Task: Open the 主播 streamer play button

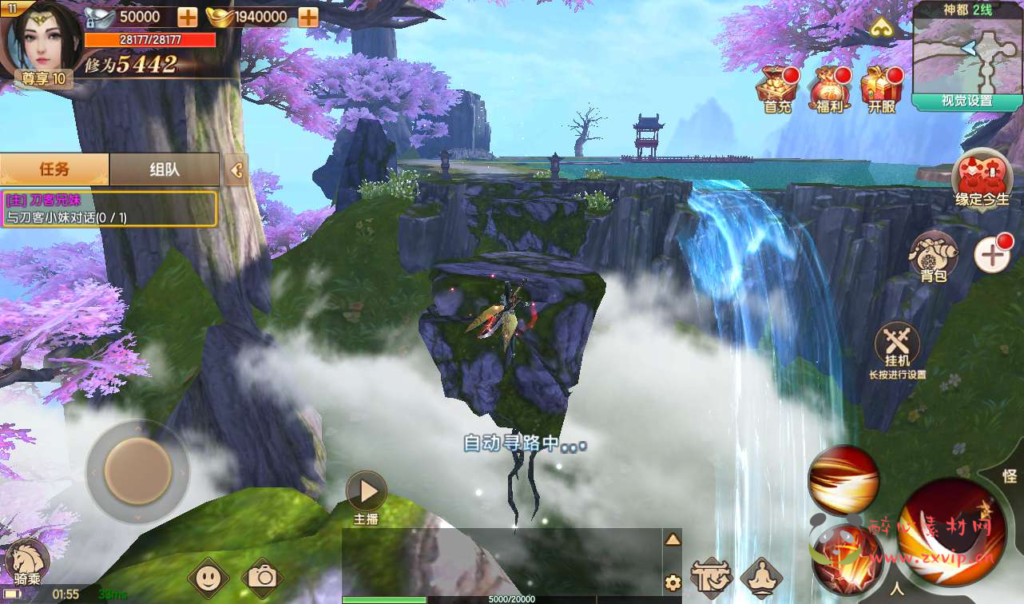Action: coord(366,492)
